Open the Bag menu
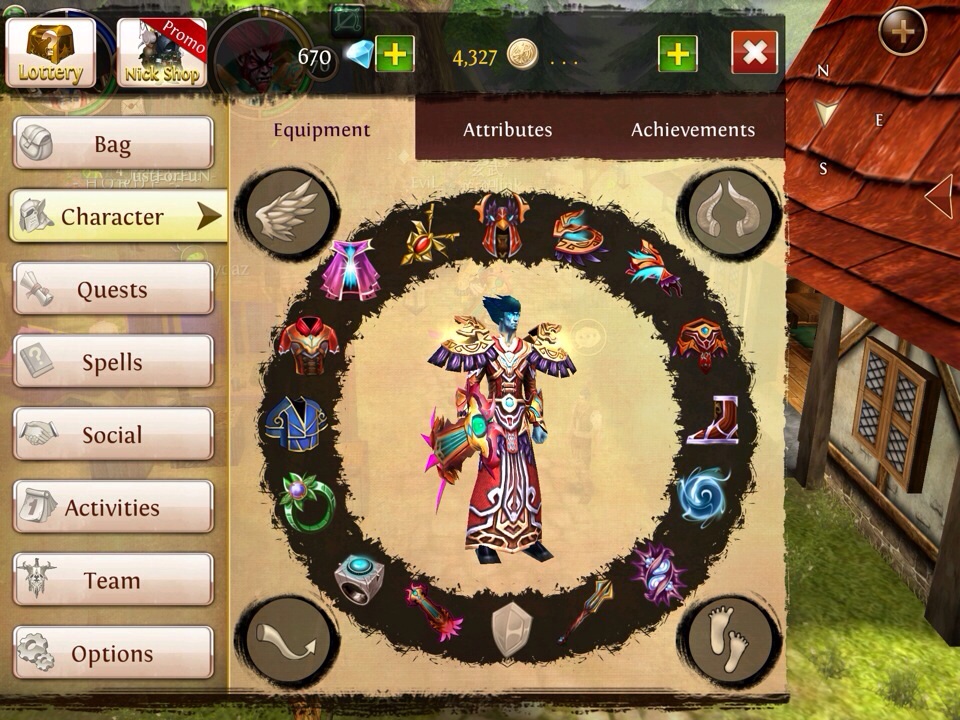The width and height of the screenshot is (960, 720). coord(113,144)
